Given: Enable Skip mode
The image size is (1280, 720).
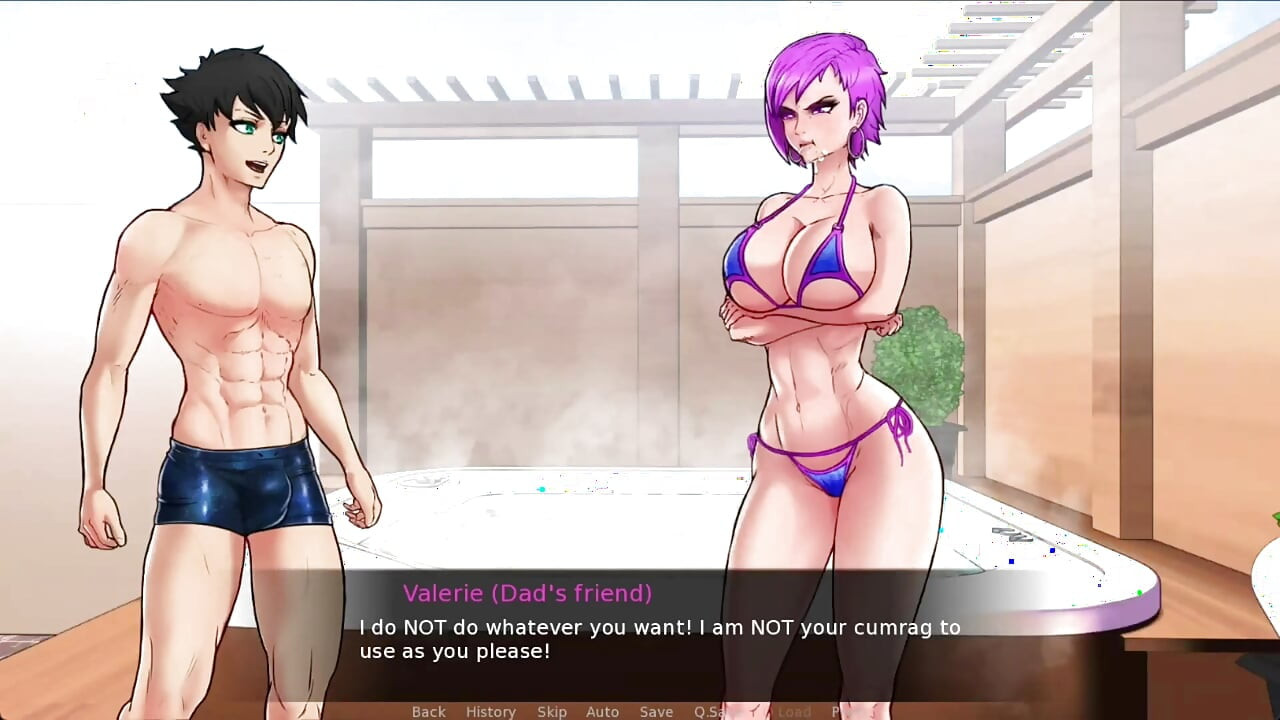Looking at the screenshot, I should (x=553, y=711).
